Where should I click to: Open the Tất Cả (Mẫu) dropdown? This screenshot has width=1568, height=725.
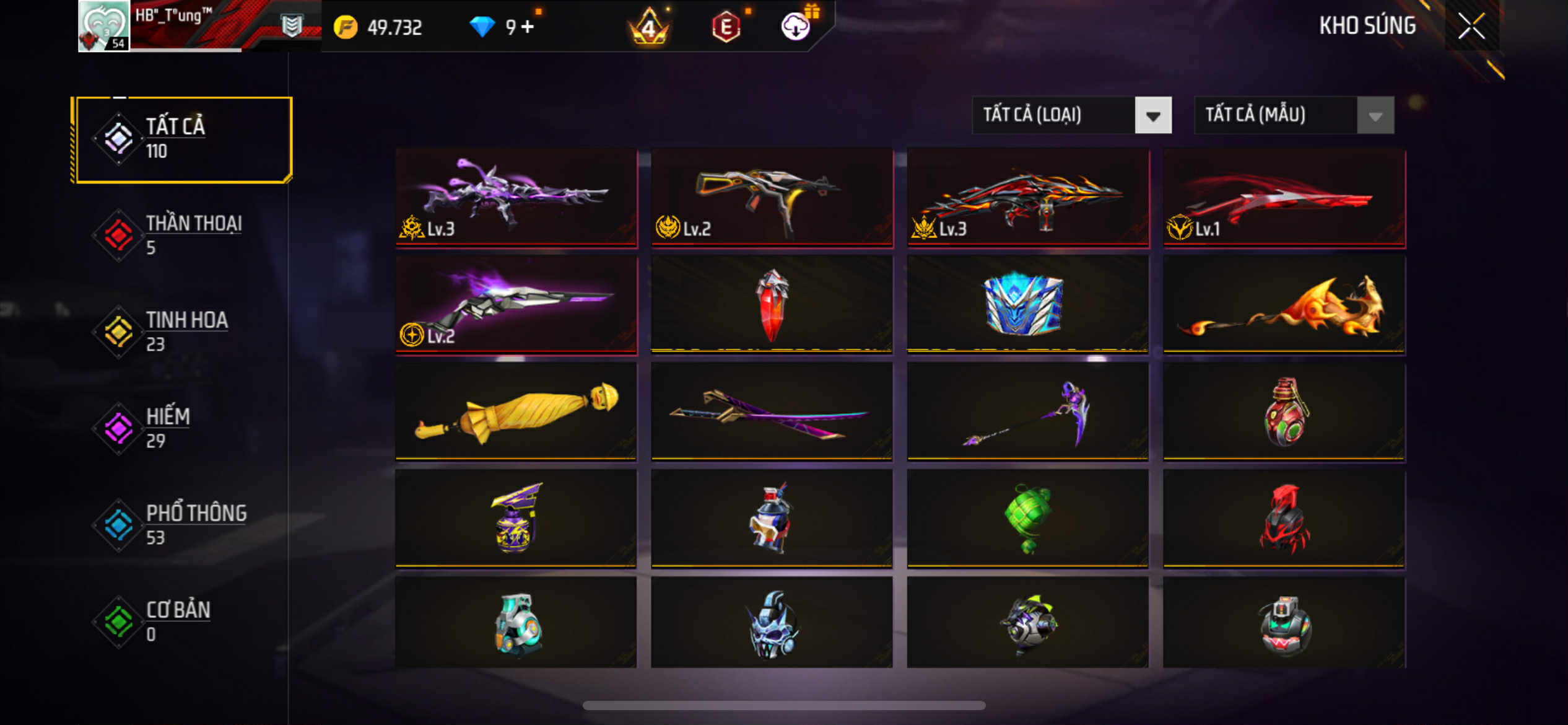coord(1294,115)
